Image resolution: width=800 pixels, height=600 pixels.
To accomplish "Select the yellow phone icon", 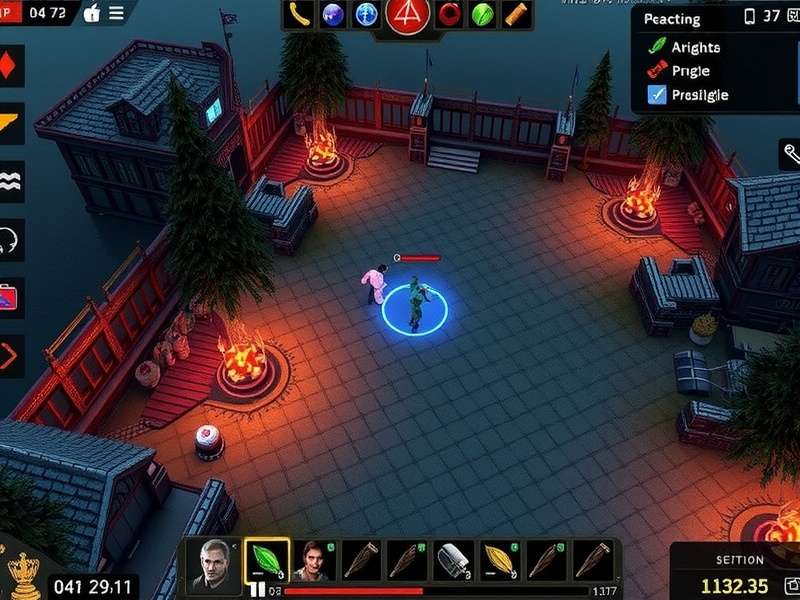I will pyautogui.click(x=298, y=14).
